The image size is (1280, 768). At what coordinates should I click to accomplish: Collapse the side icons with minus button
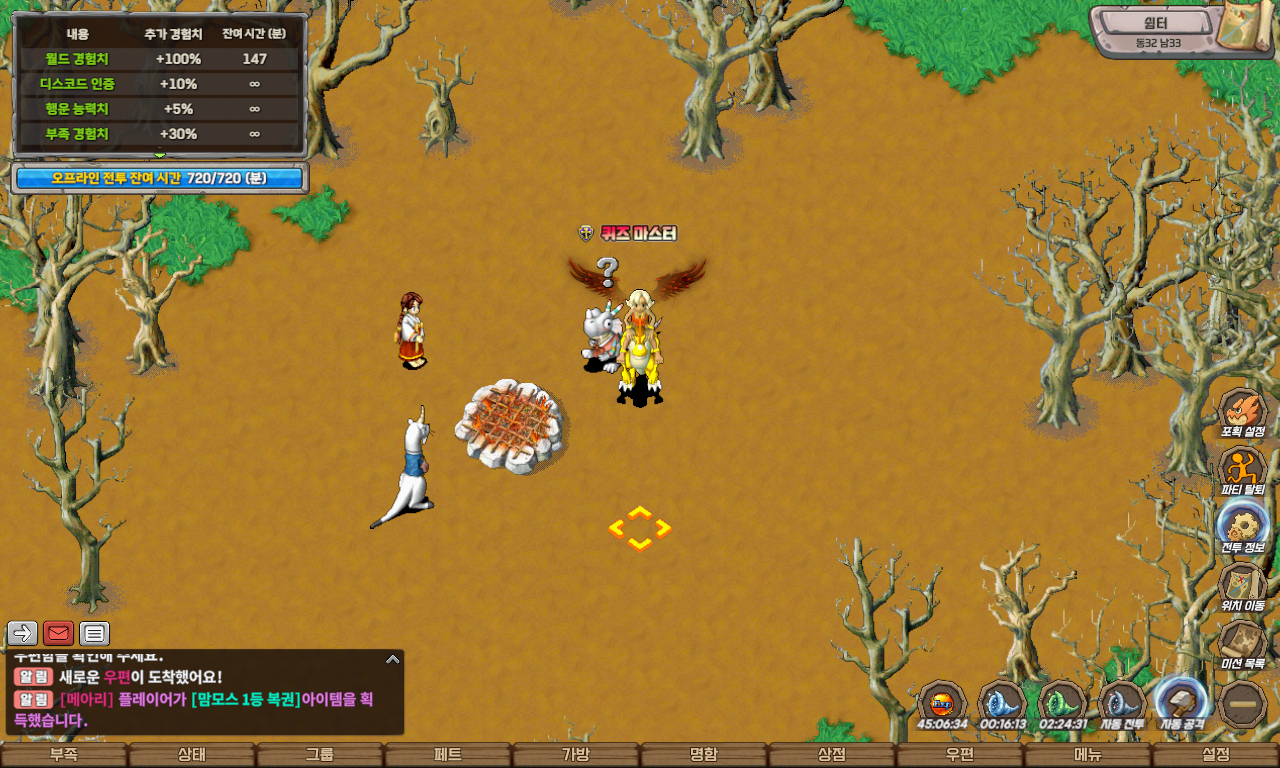pos(1243,704)
